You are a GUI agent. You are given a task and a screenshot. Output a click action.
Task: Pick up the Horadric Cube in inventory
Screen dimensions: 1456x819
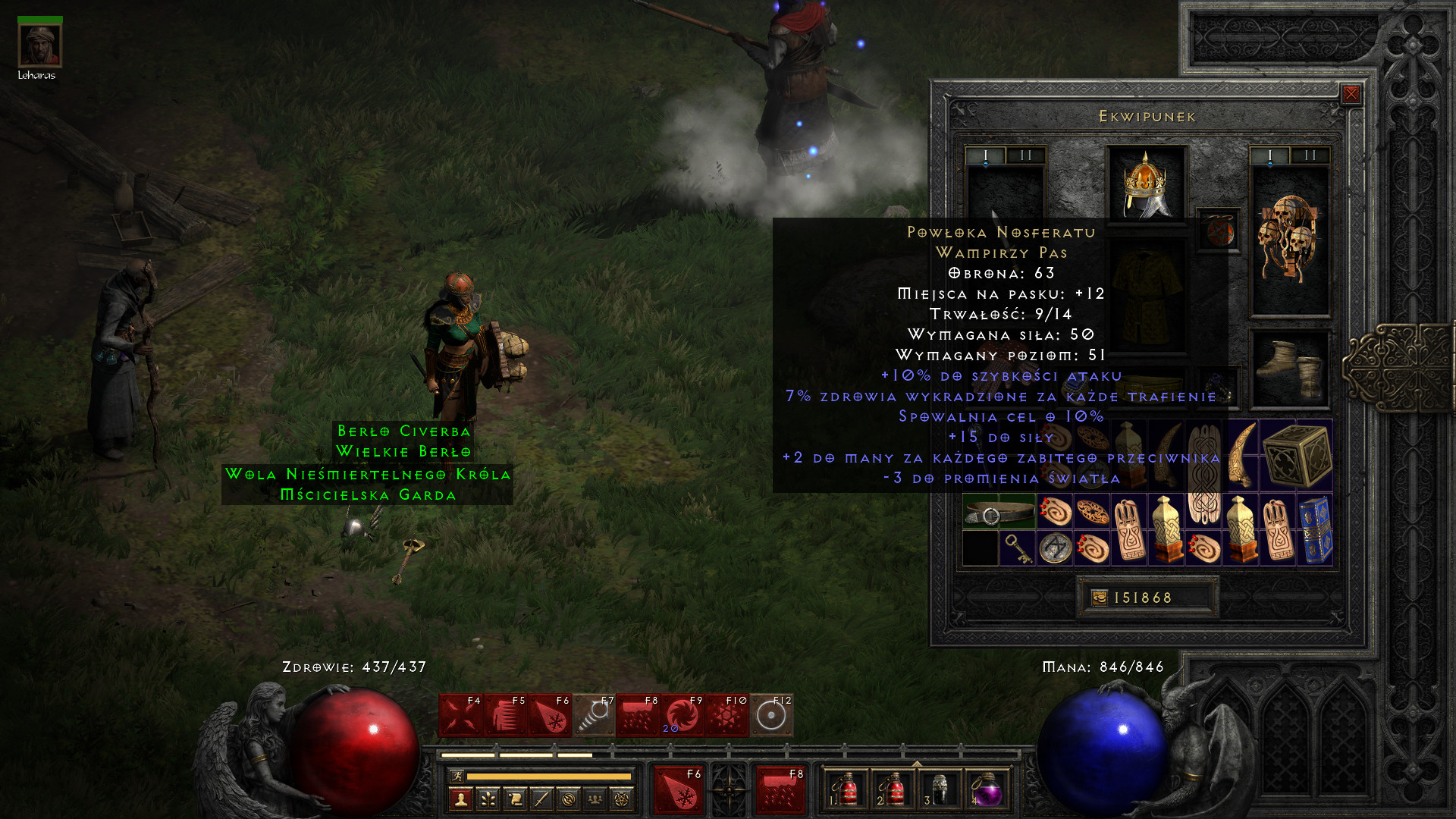[x=1297, y=456]
